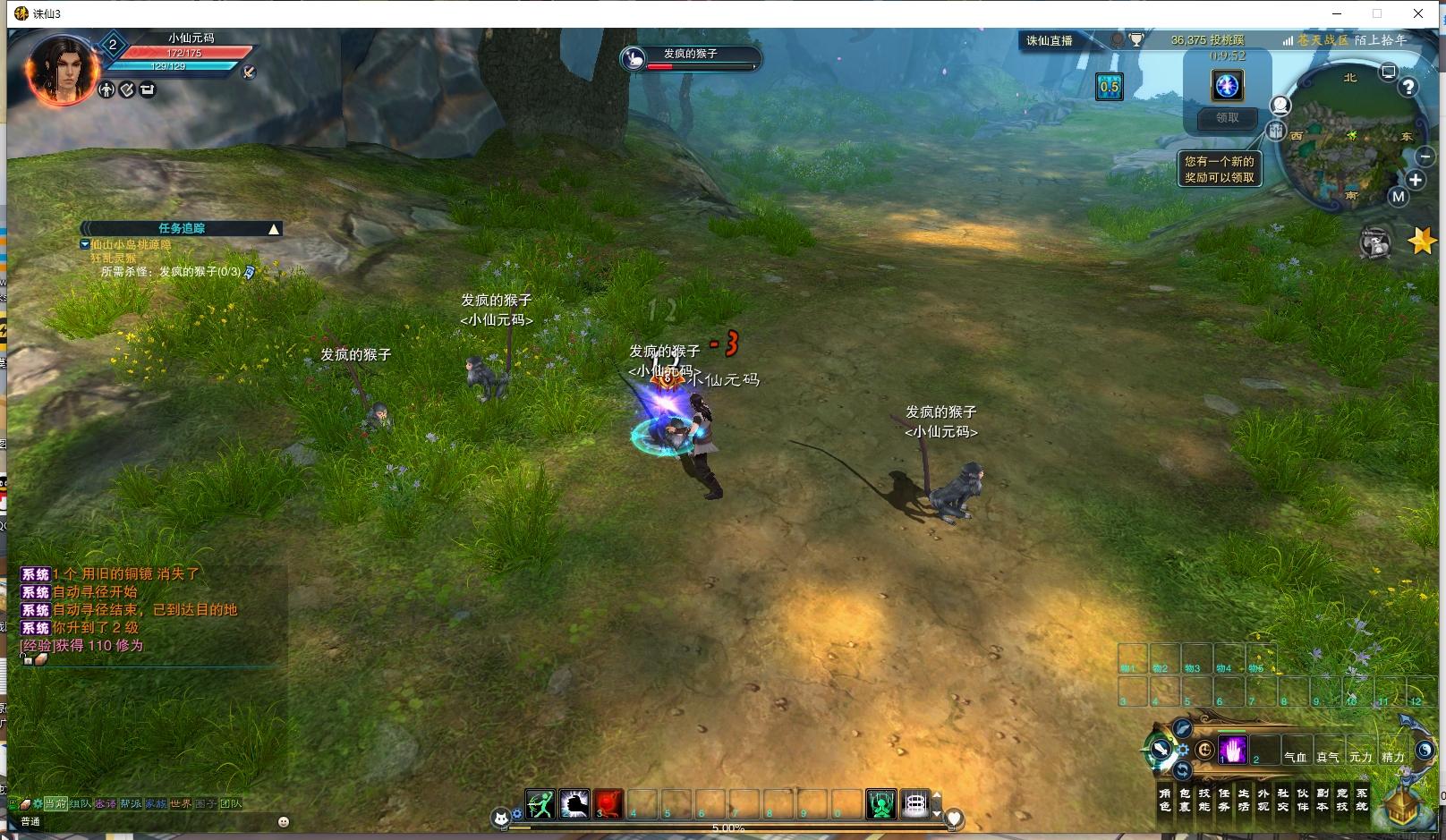Viewport: 1446px width, 840px height.
Task: Close the game window
Action: 1418,13
